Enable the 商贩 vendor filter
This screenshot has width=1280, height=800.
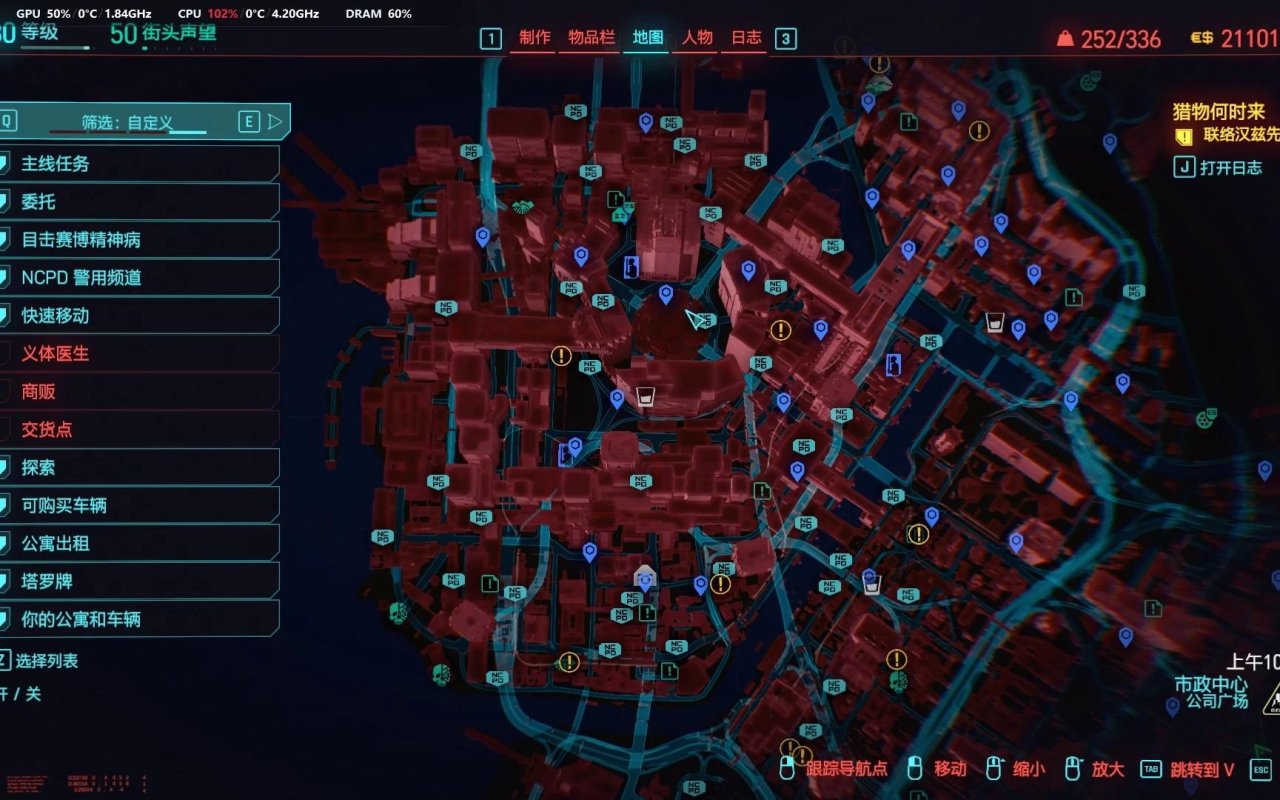(x=140, y=392)
